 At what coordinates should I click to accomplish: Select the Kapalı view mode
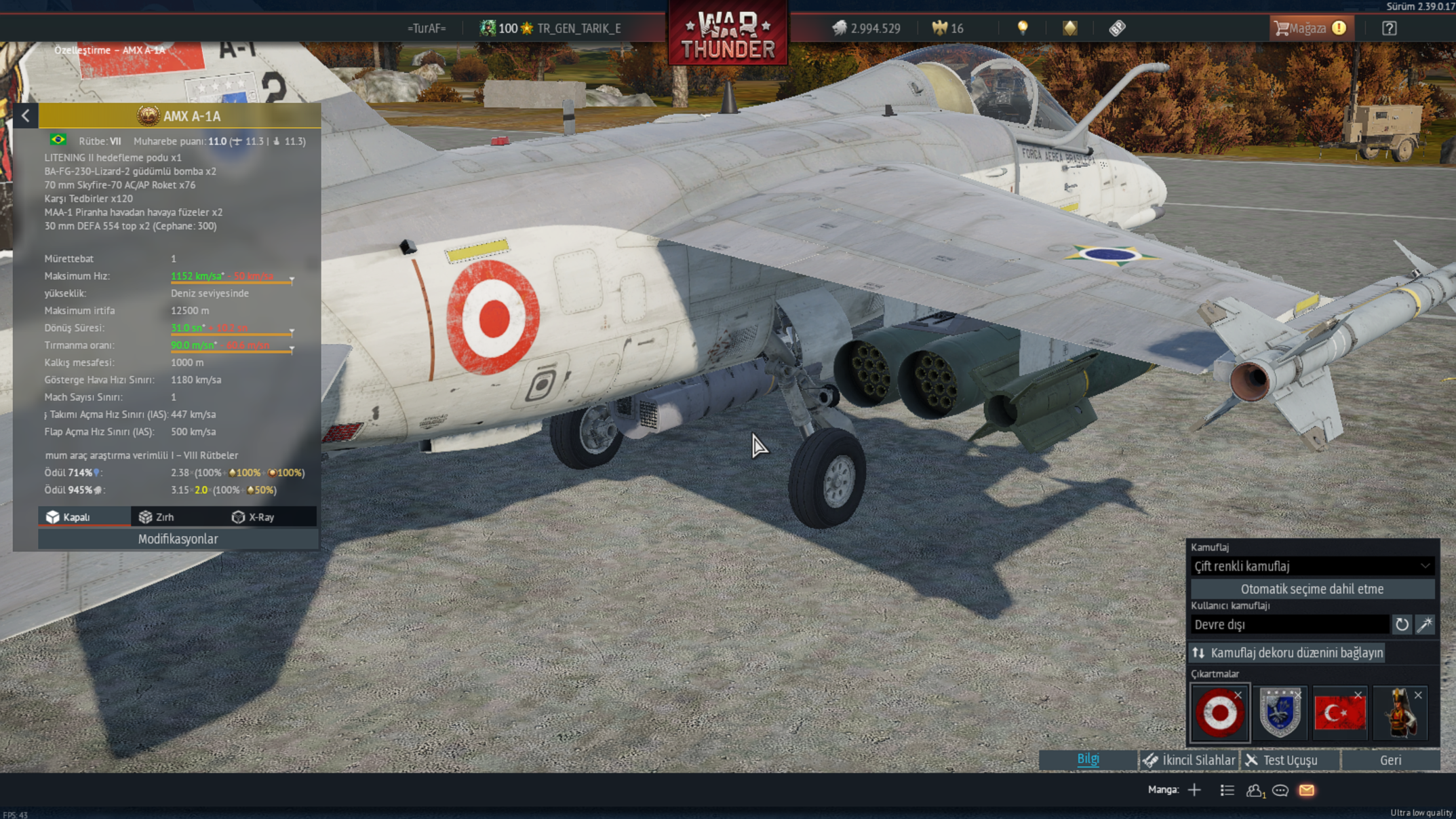pyautogui.click(x=68, y=517)
